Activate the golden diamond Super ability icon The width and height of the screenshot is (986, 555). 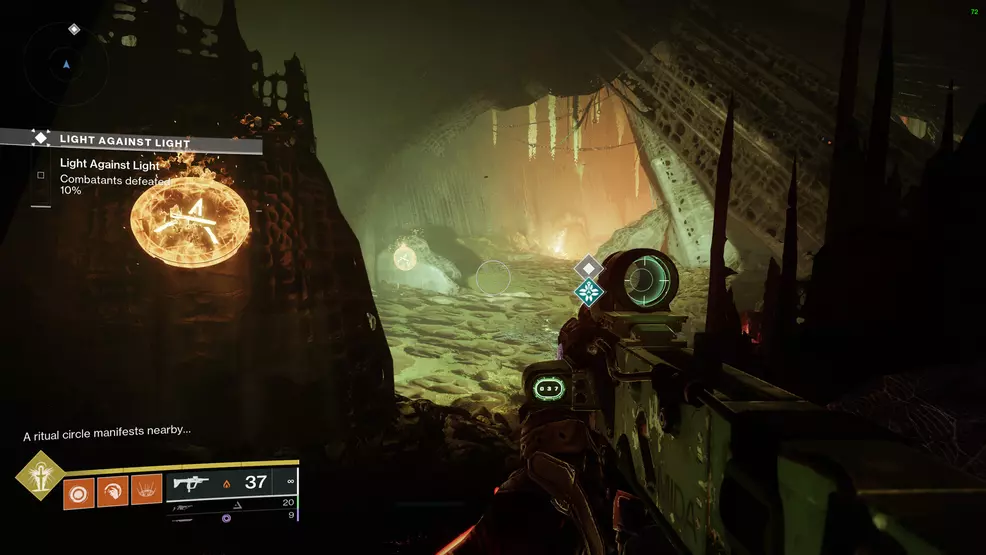[40, 475]
